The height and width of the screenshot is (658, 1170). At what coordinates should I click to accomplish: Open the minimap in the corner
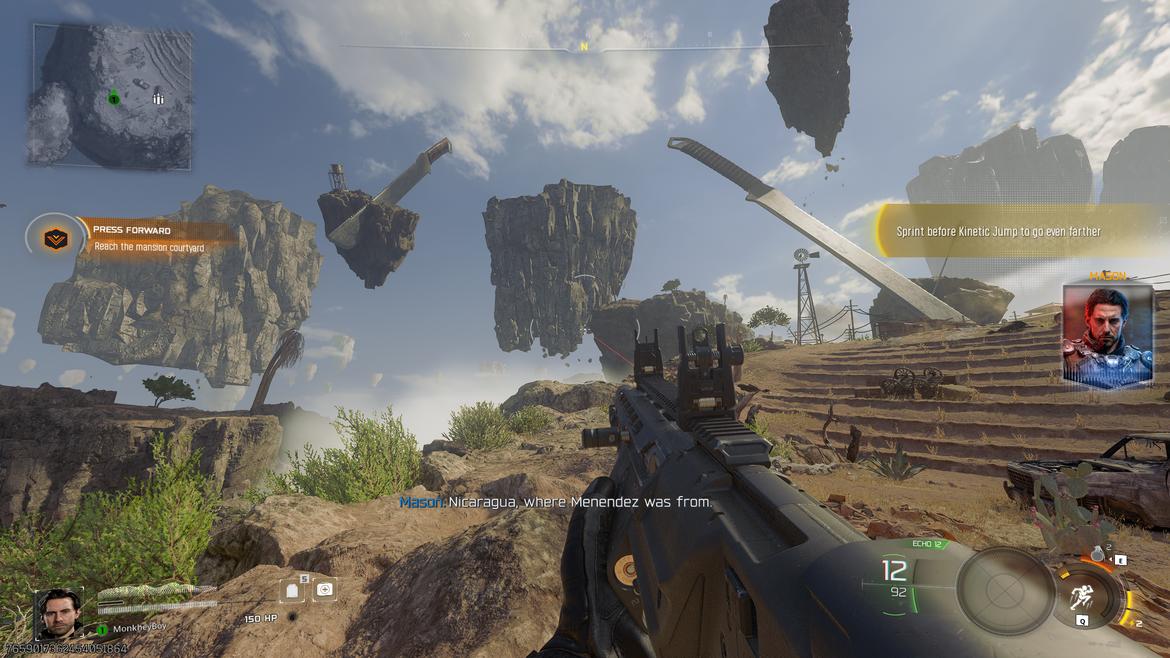pyautogui.click(x=110, y=96)
